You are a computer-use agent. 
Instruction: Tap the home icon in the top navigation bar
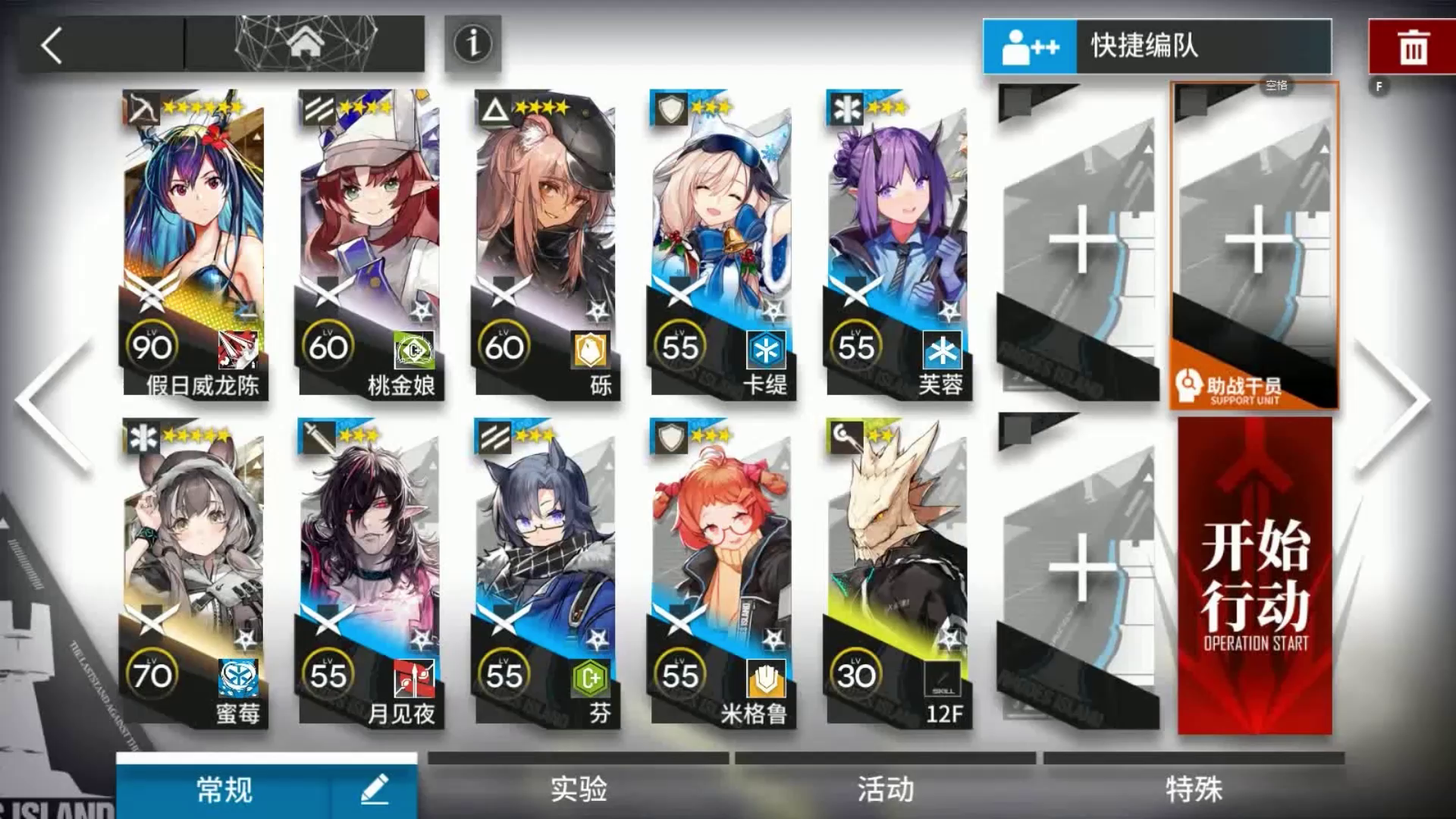[x=306, y=43]
